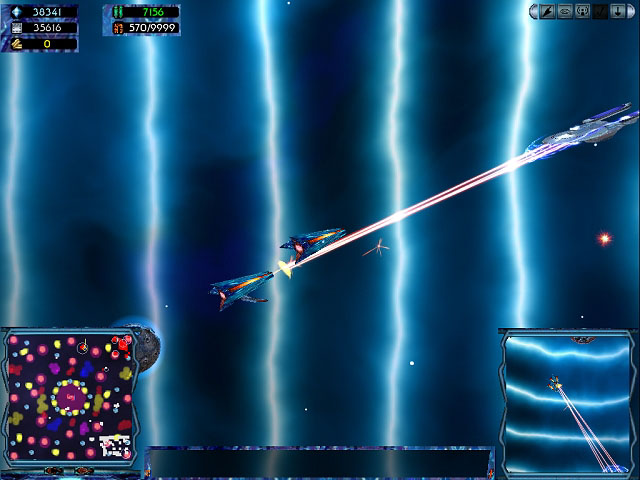Open the radio signal broadcast icon
640x480 pixels.
[581, 11]
